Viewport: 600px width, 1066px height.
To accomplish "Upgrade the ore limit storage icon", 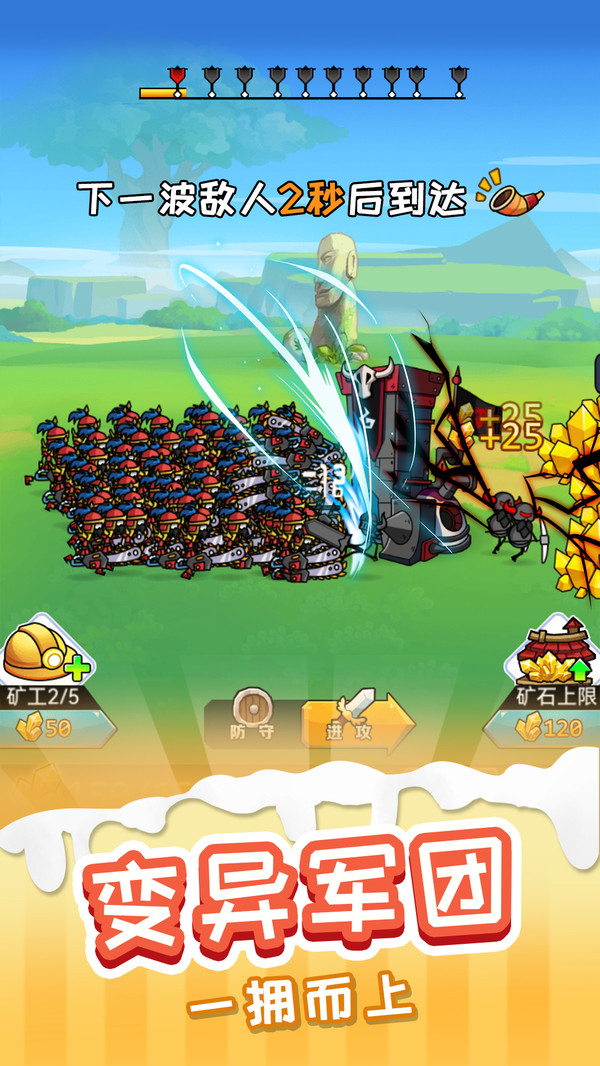I will pos(558,650).
